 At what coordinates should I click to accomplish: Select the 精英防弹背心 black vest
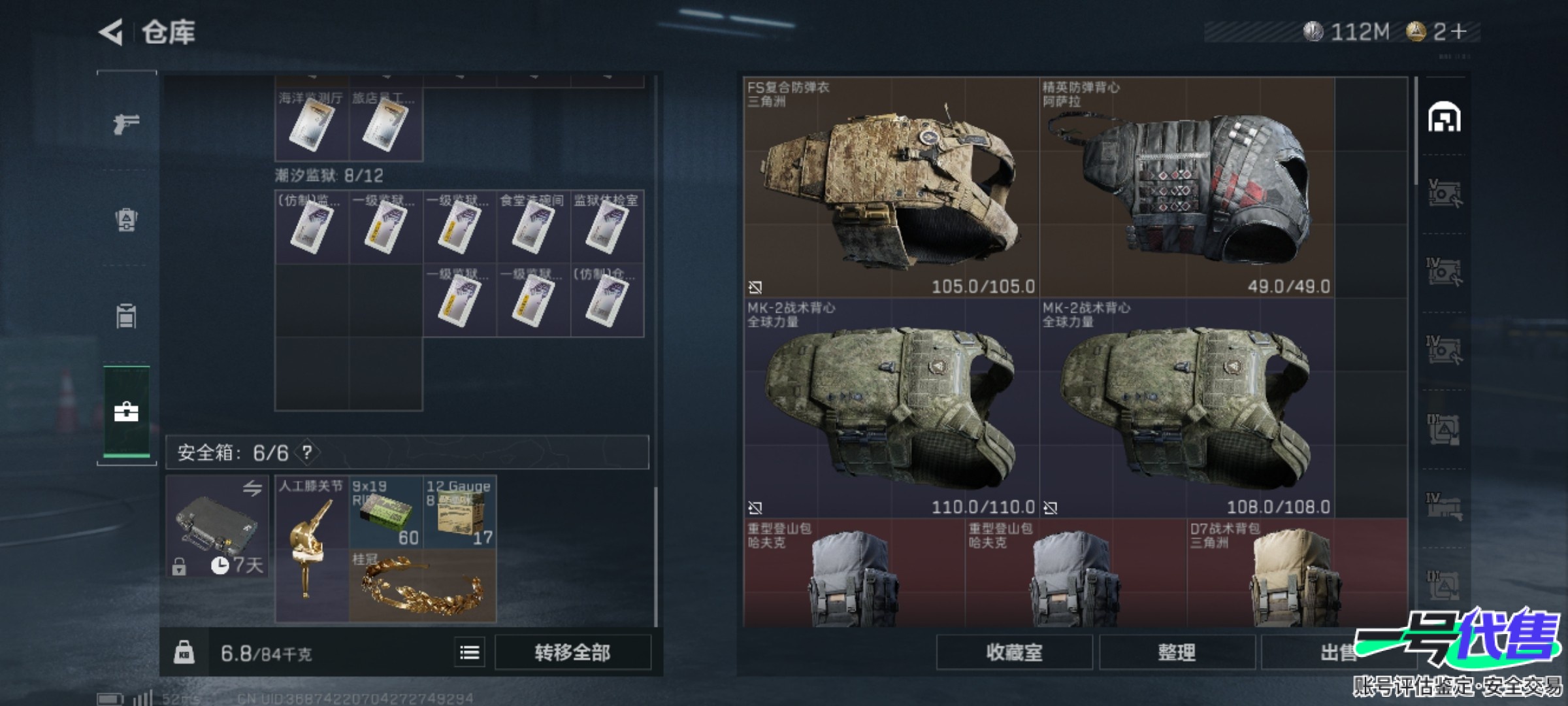1186,187
